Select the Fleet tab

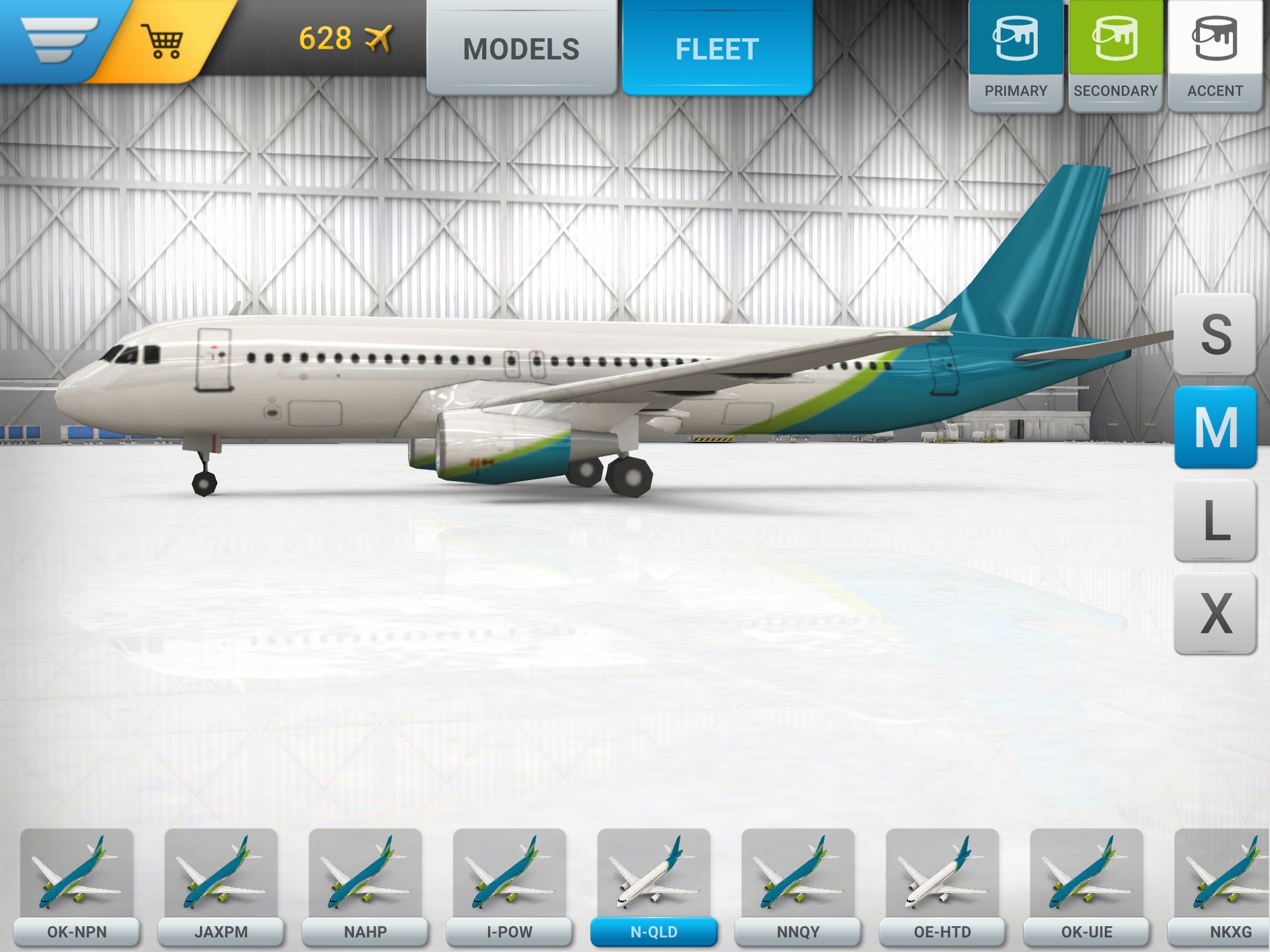pos(717,48)
